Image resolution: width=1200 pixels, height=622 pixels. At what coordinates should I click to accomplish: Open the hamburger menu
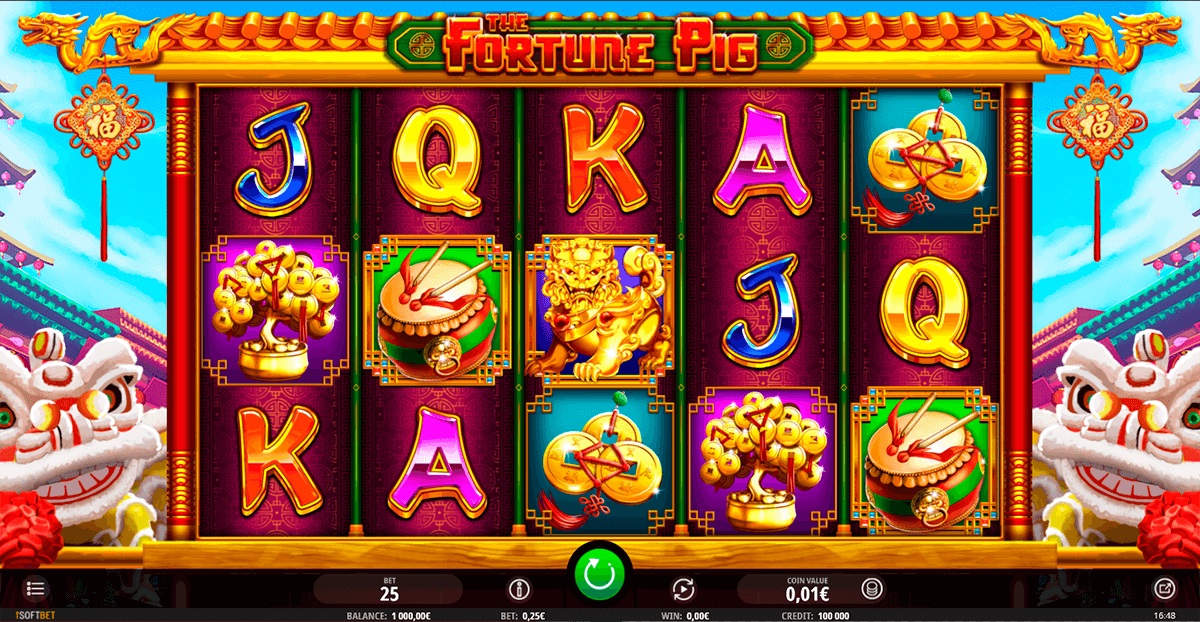click(35, 588)
